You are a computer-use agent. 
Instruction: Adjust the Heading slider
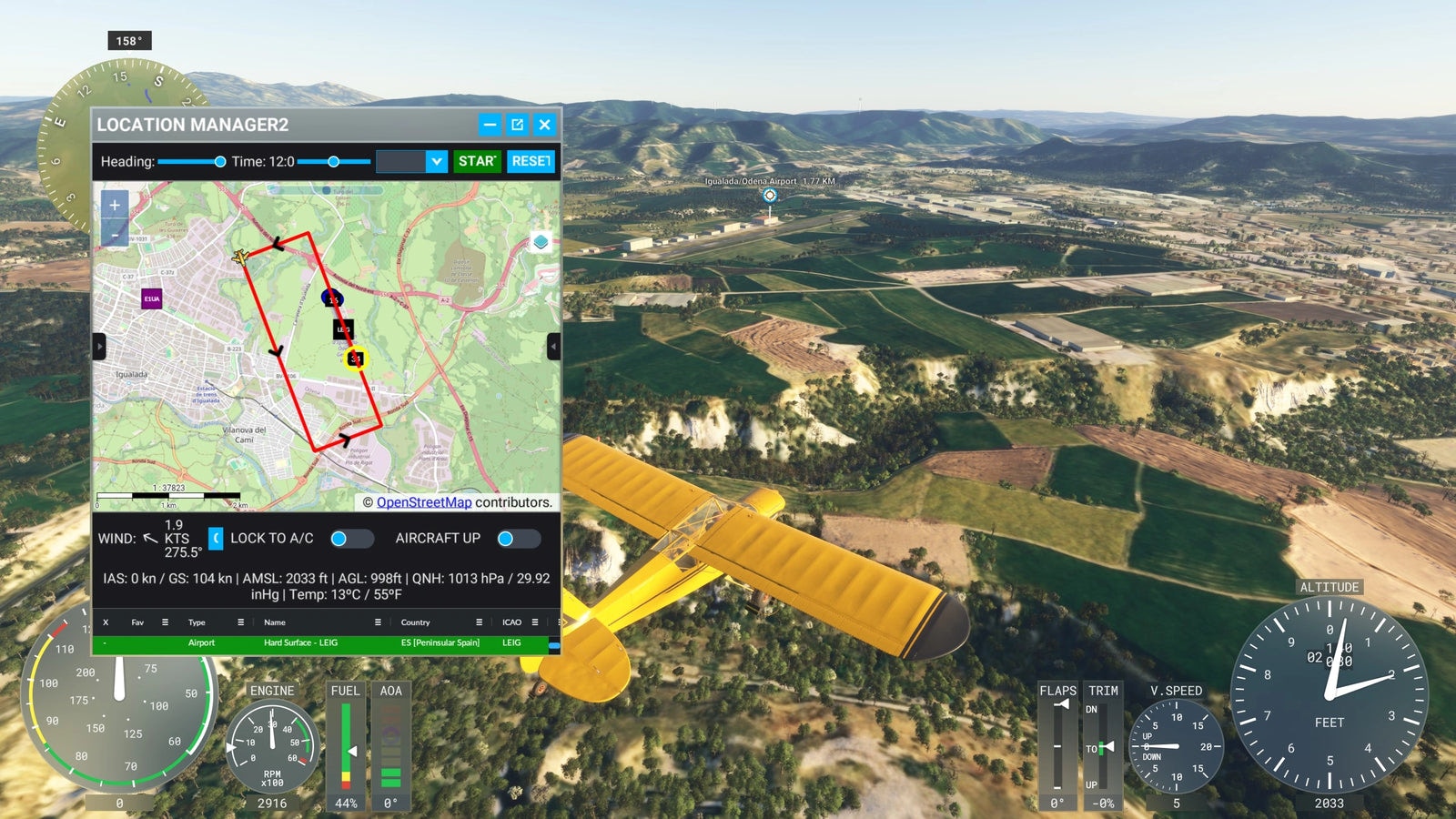(x=219, y=162)
